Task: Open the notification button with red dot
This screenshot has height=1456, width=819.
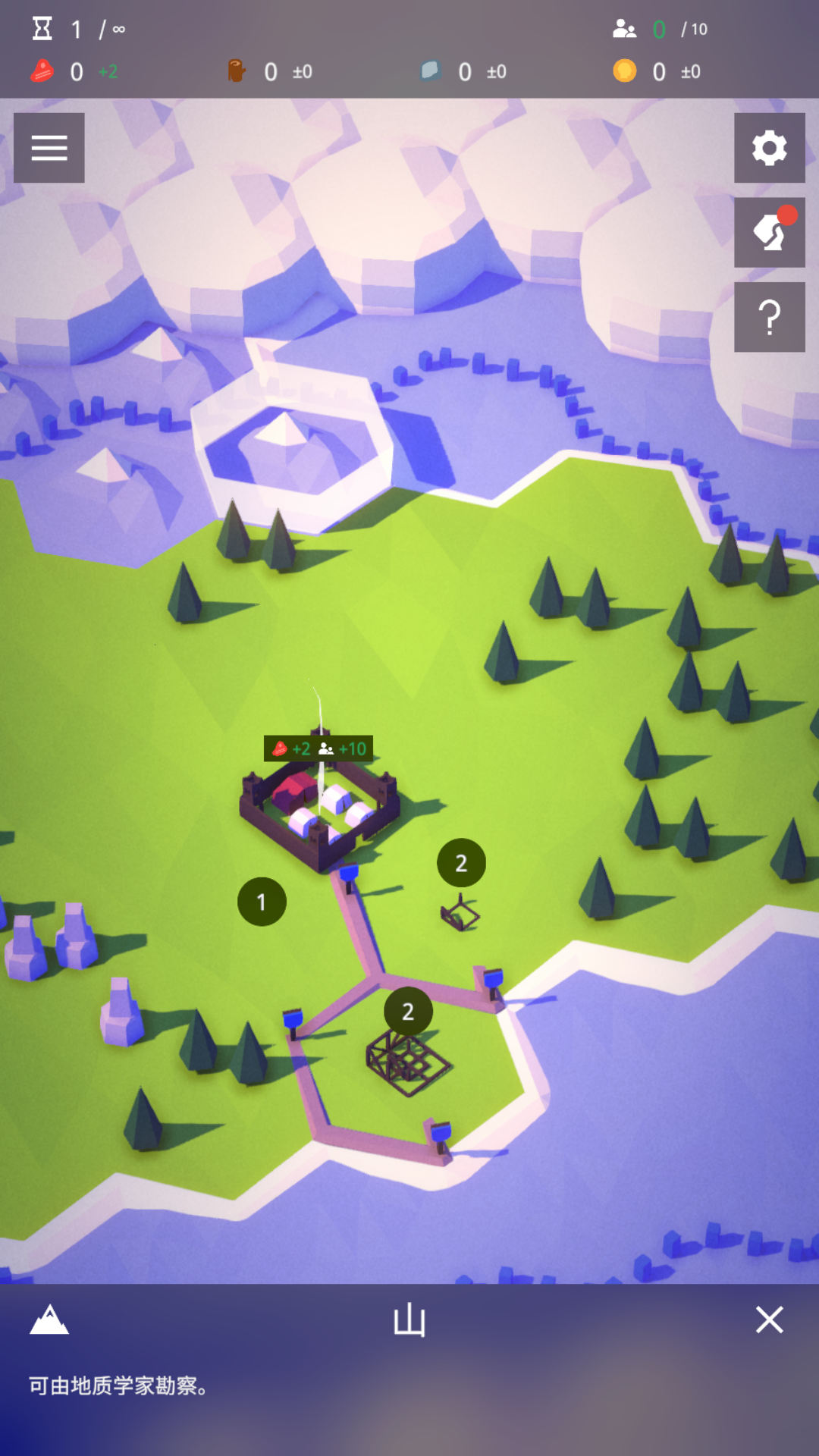Action: [x=769, y=232]
